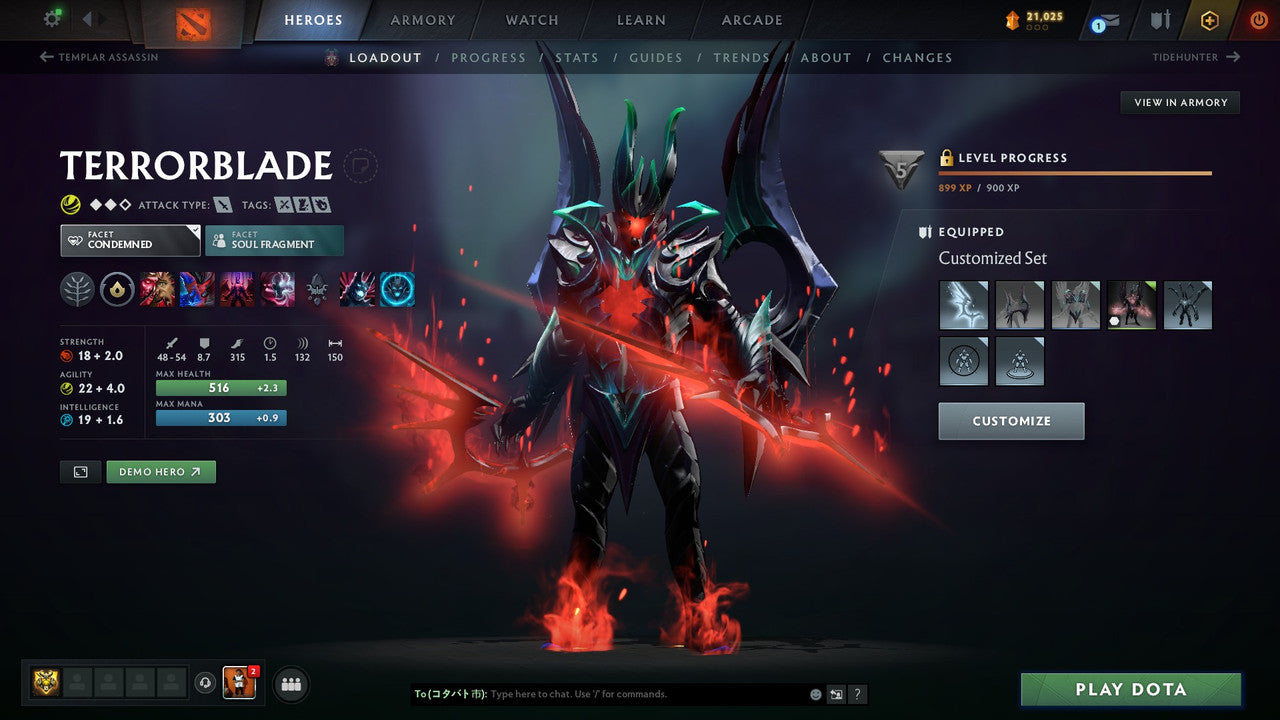
Task: Select the Soul Fragment facet
Action: (x=274, y=240)
